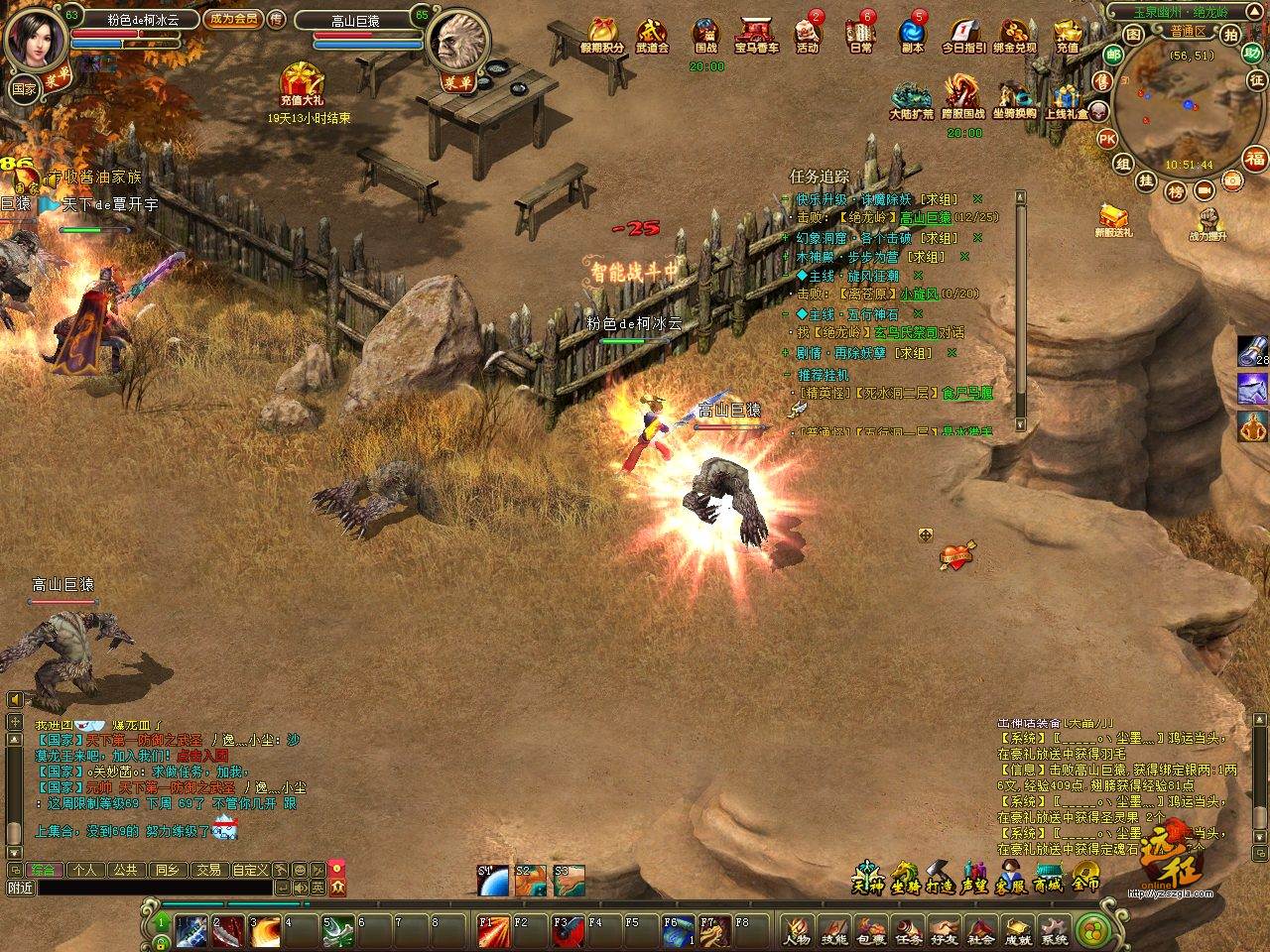The height and width of the screenshot is (952, 1270).
Task: Activate the F1 red slash skill
Action: click(493, 931)
